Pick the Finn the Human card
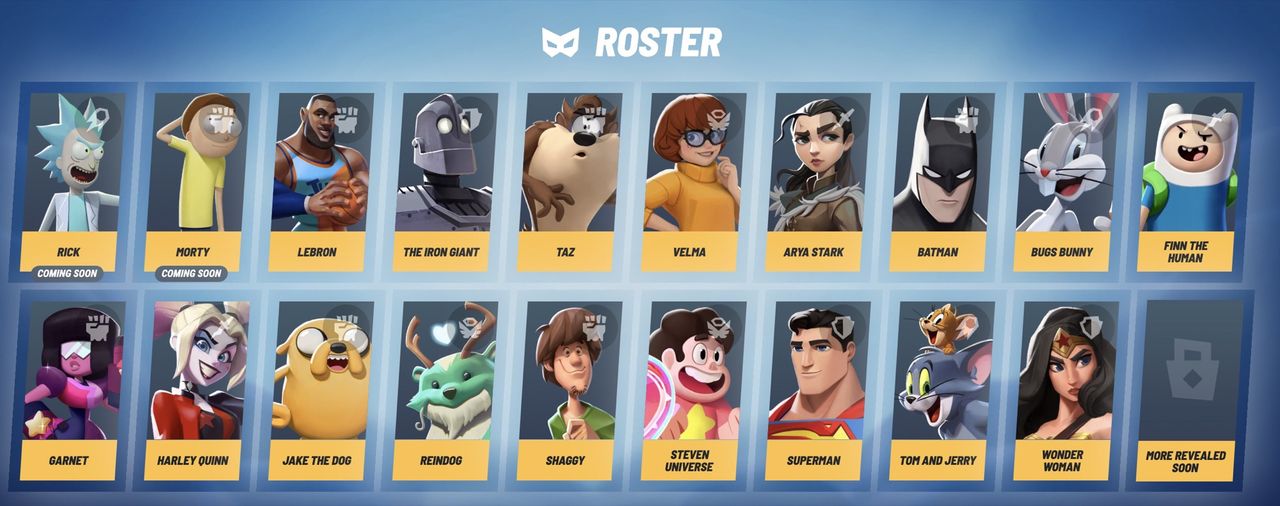 (1187, 180)
